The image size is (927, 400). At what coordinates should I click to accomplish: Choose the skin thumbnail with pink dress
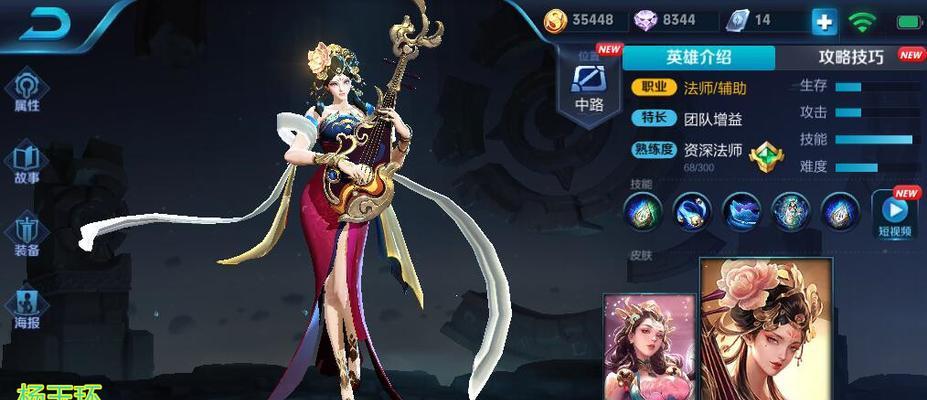[648, 348]
